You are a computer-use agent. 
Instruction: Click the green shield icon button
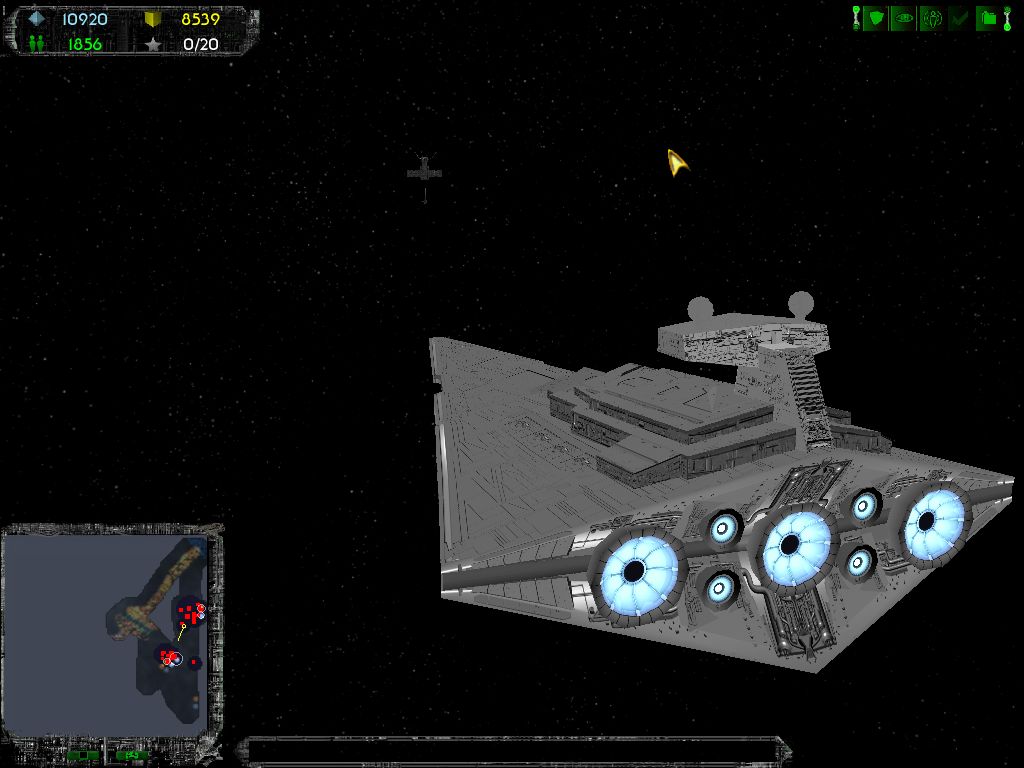[x=875, y=17]
